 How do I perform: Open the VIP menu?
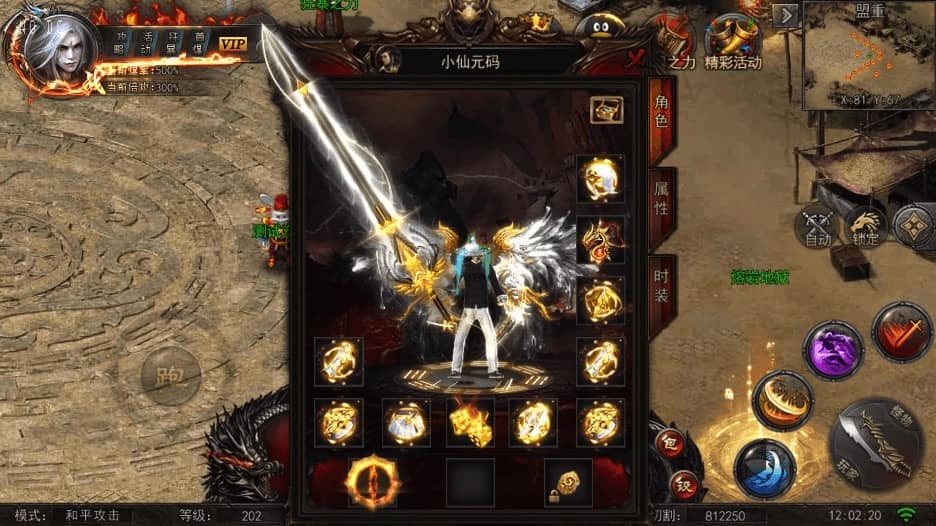(233, 44)
